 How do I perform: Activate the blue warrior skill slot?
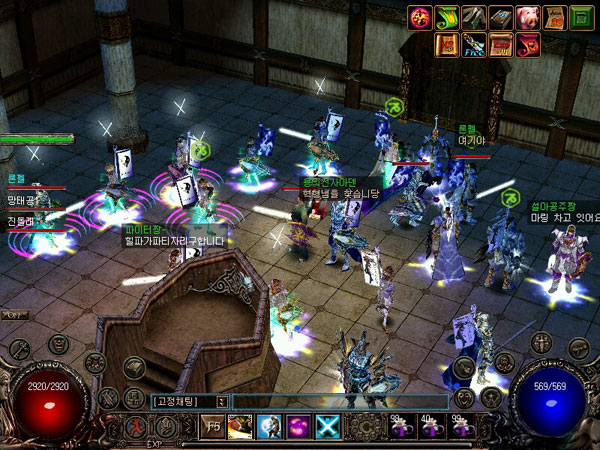(271, 427)
